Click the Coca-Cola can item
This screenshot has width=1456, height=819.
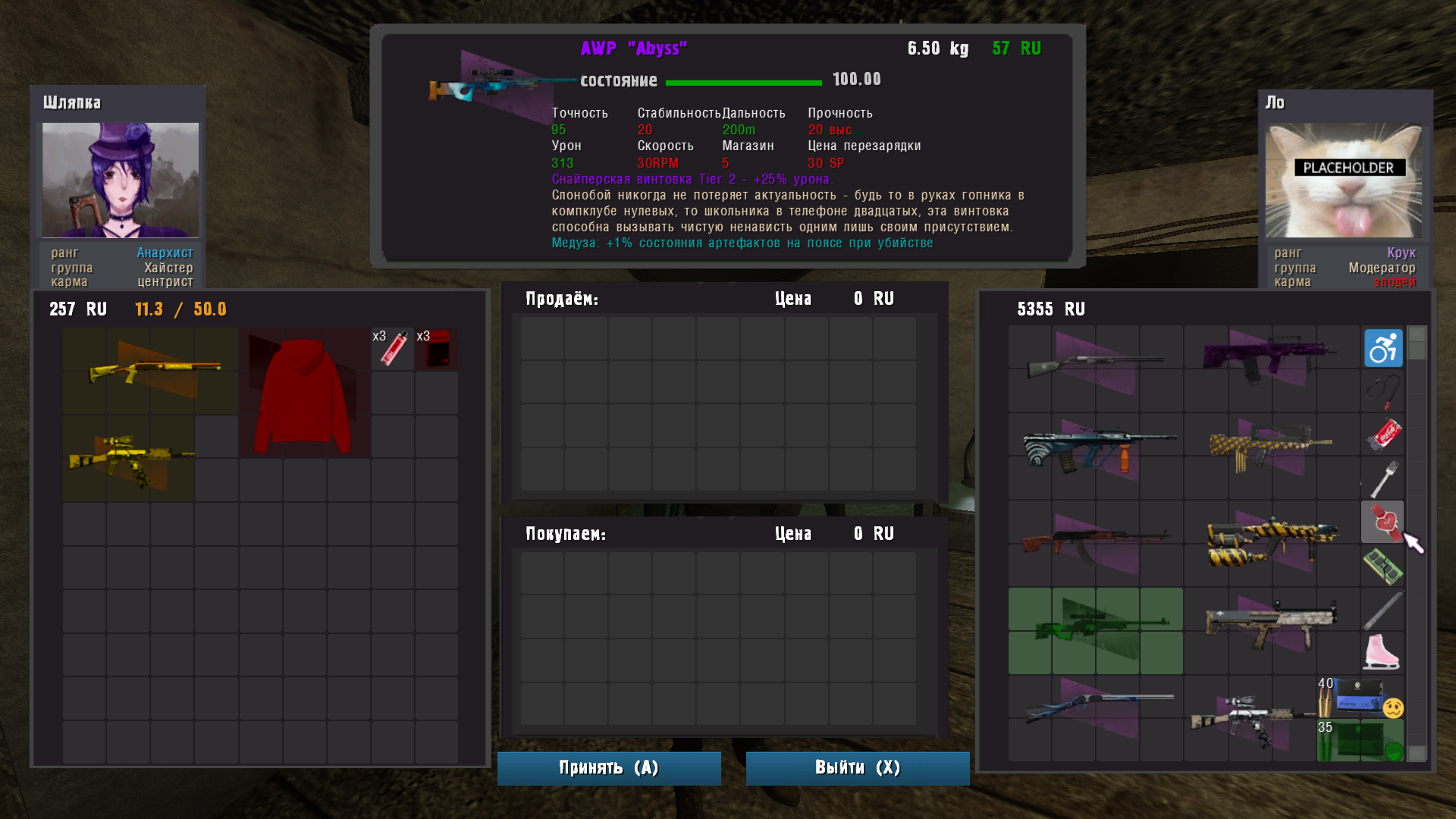coord(1382,435)
